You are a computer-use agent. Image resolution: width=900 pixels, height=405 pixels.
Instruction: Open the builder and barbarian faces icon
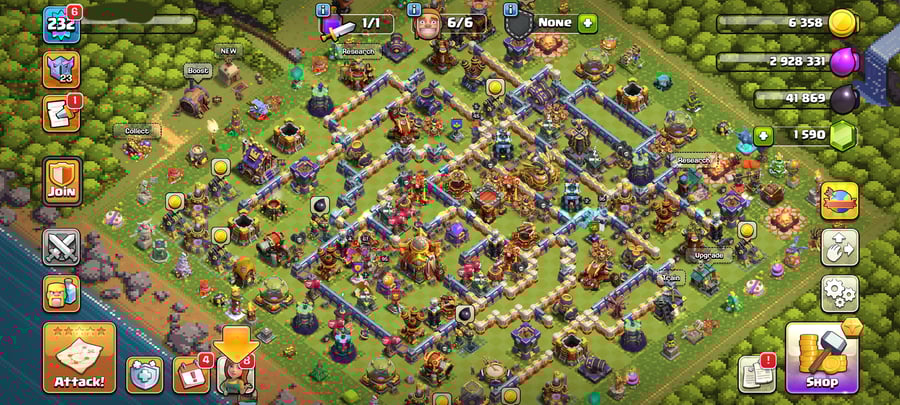click(x=61, y=294)
